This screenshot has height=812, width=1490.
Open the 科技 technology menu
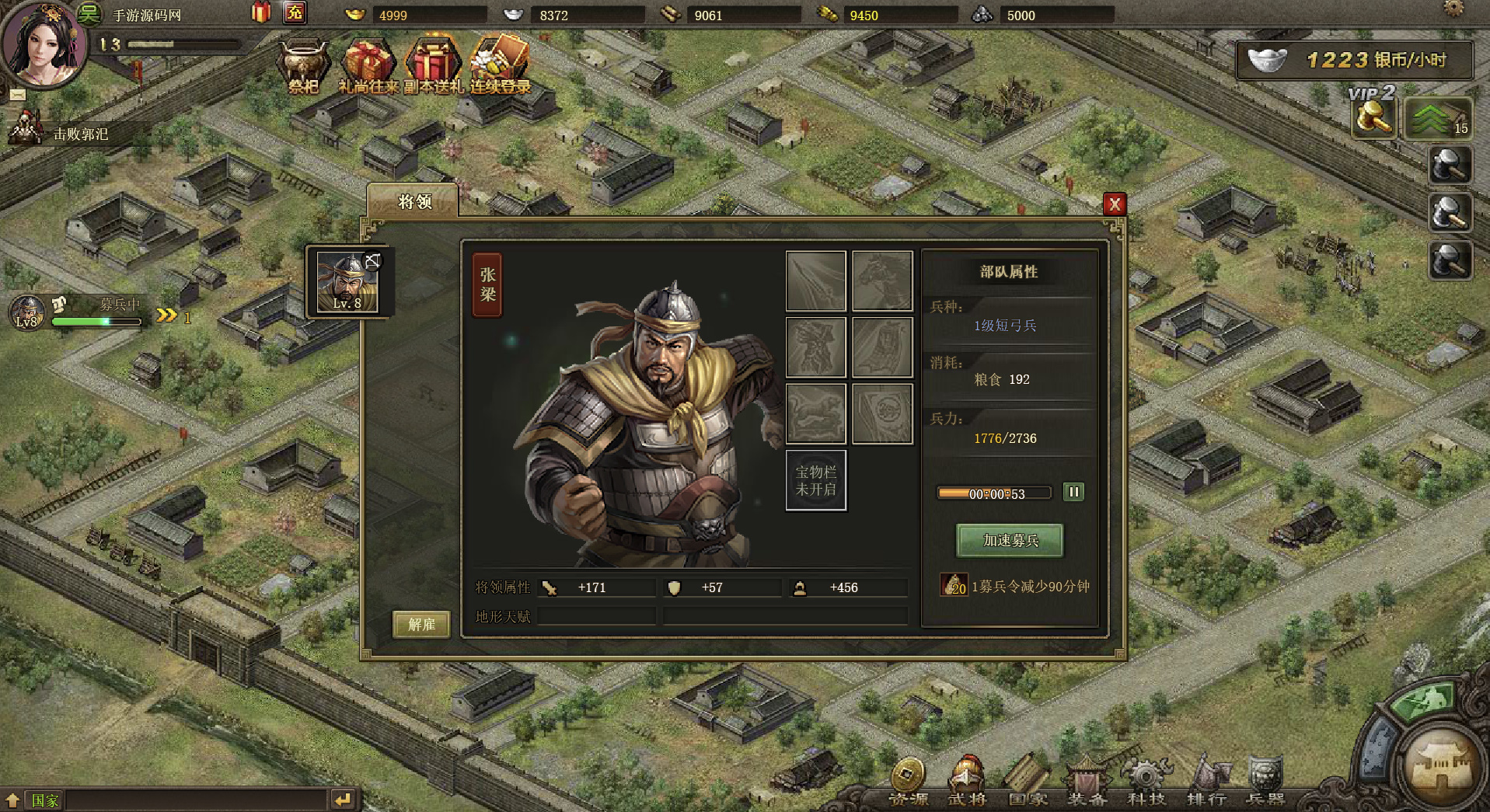point(1146,781)
